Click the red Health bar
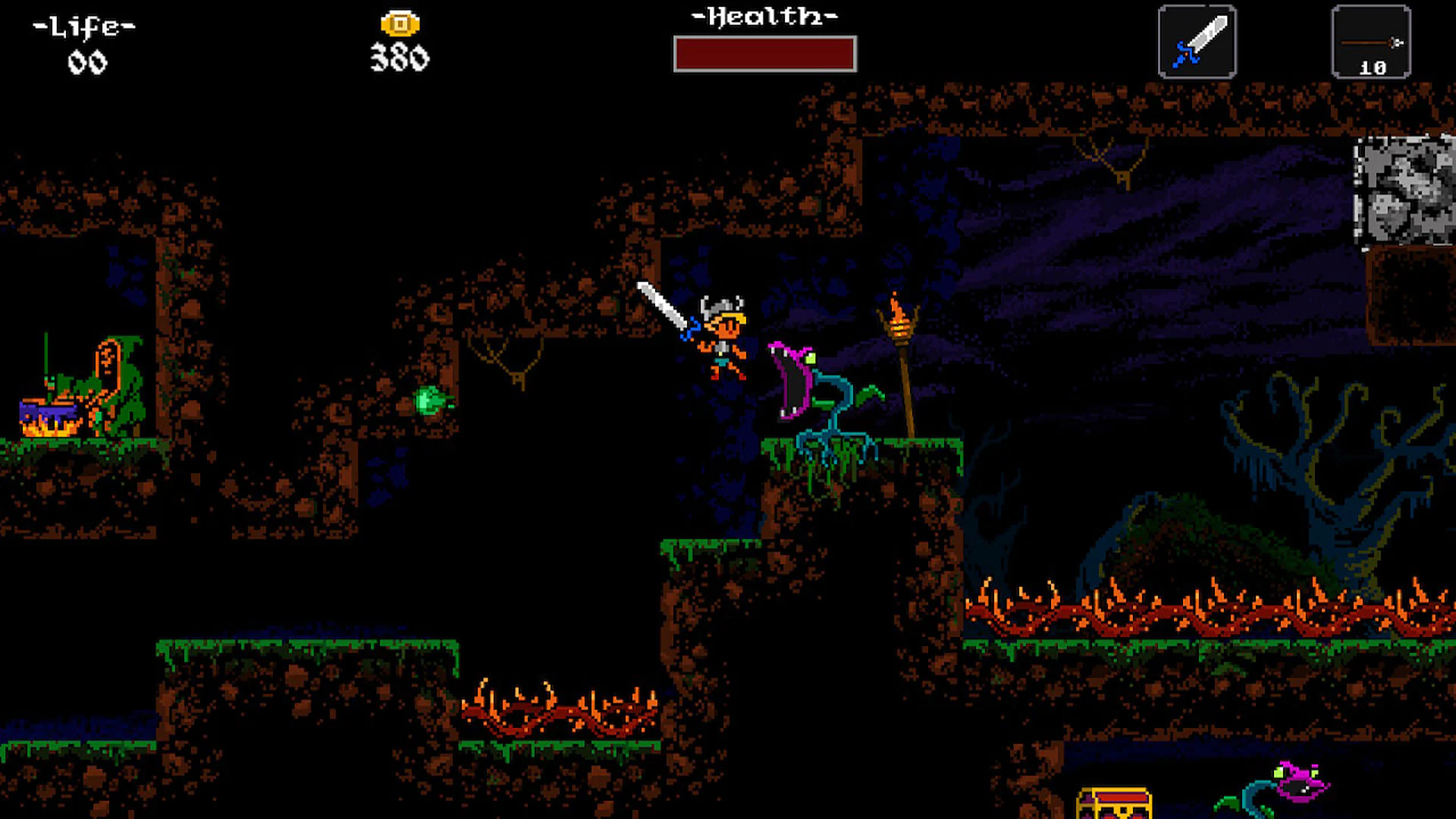This screenshot has width=1456, height=819. click(x=764, y=53)
